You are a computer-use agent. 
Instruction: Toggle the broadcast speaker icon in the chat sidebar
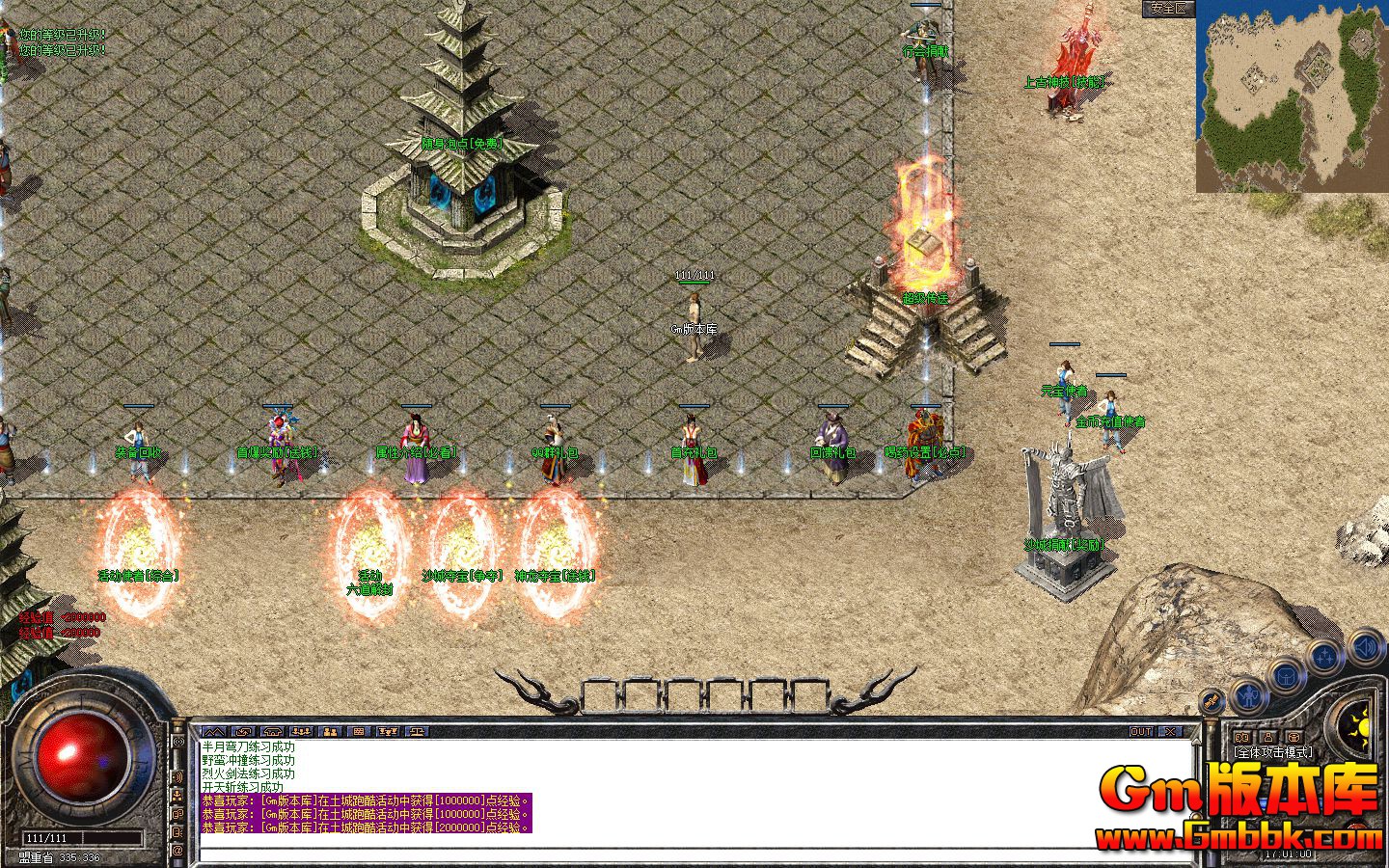tap(179, 775)
